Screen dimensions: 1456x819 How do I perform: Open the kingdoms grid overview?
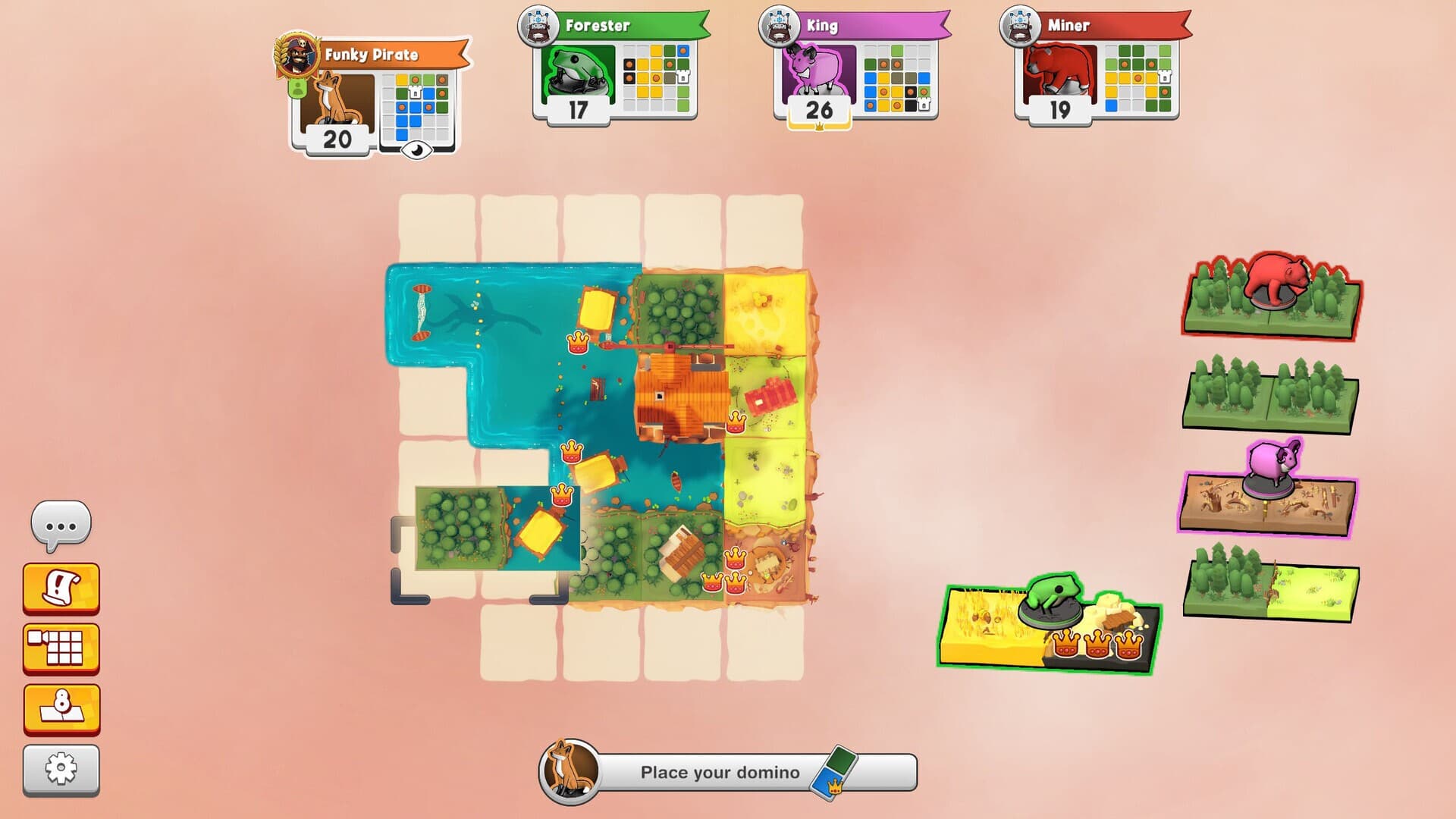[62, 645]
